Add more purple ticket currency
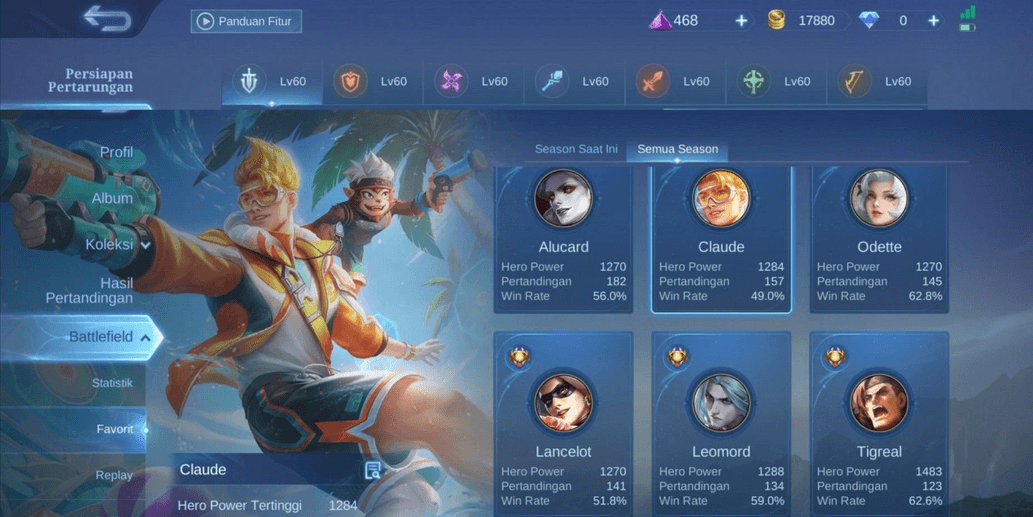Viewport: 1033px width, 517px height. (741, 21)
